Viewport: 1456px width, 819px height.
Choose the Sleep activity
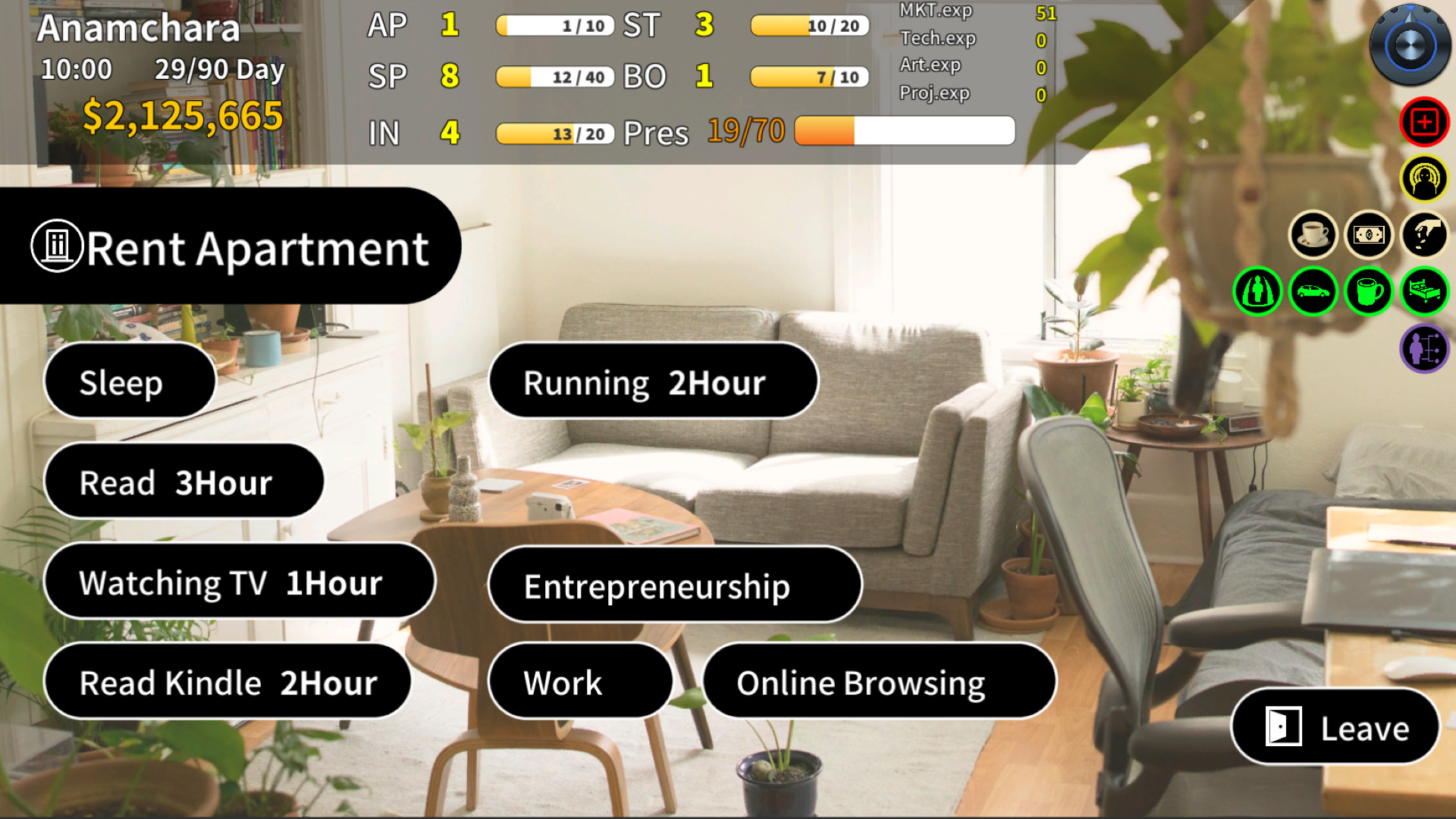pyautogui.click(x=128, y=381)
